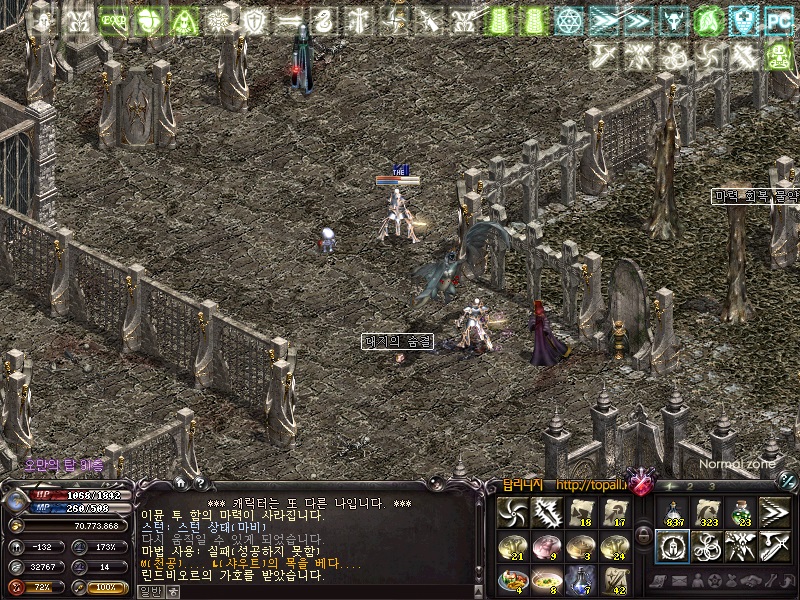Switch to hotbar page 2
Viewport: 800px width, 600px height.
click(x=691, y=486)
